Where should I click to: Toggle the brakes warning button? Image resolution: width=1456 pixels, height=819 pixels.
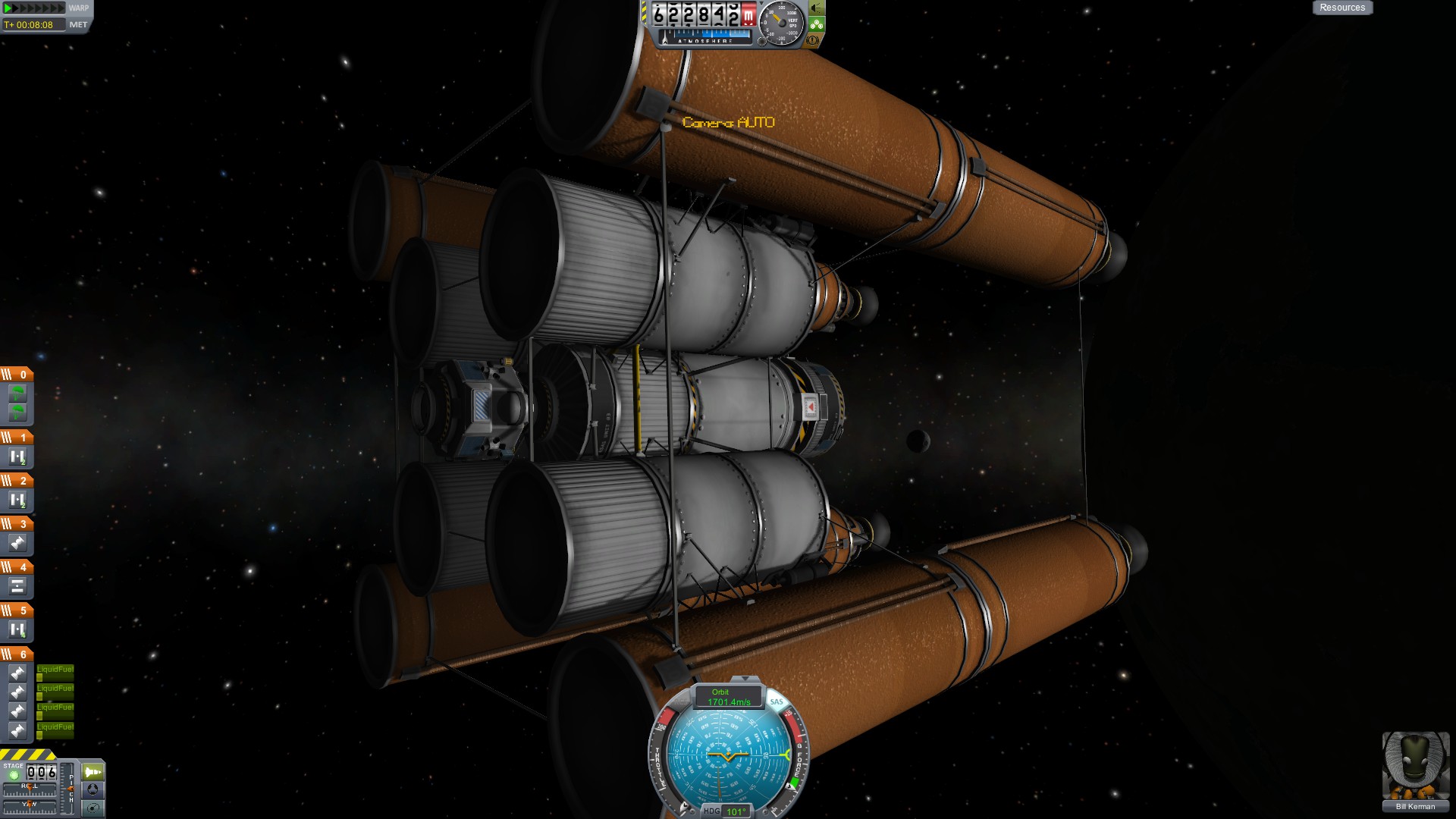pos(813,39)
